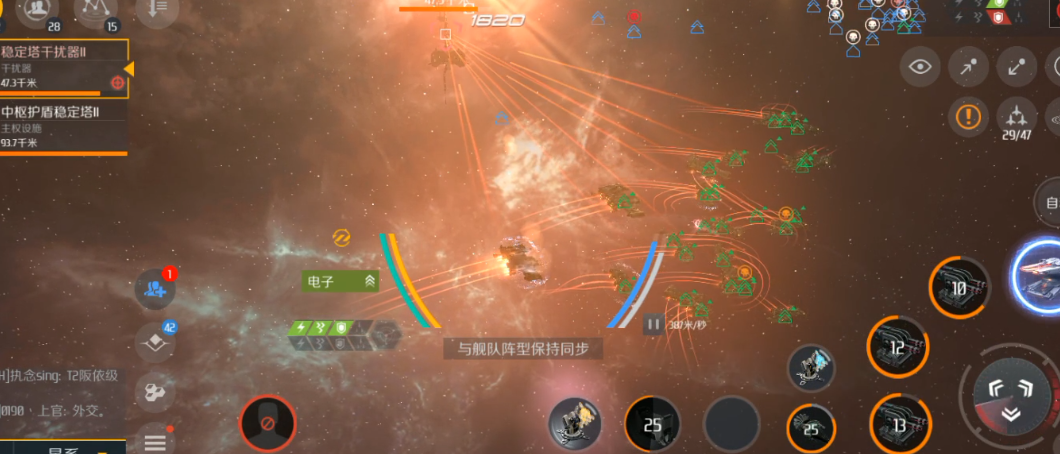This screenshot has height=454, width=1060.
Task: Expand the 电子 green label
Action: pyautogui.click(x=341, y=282)
